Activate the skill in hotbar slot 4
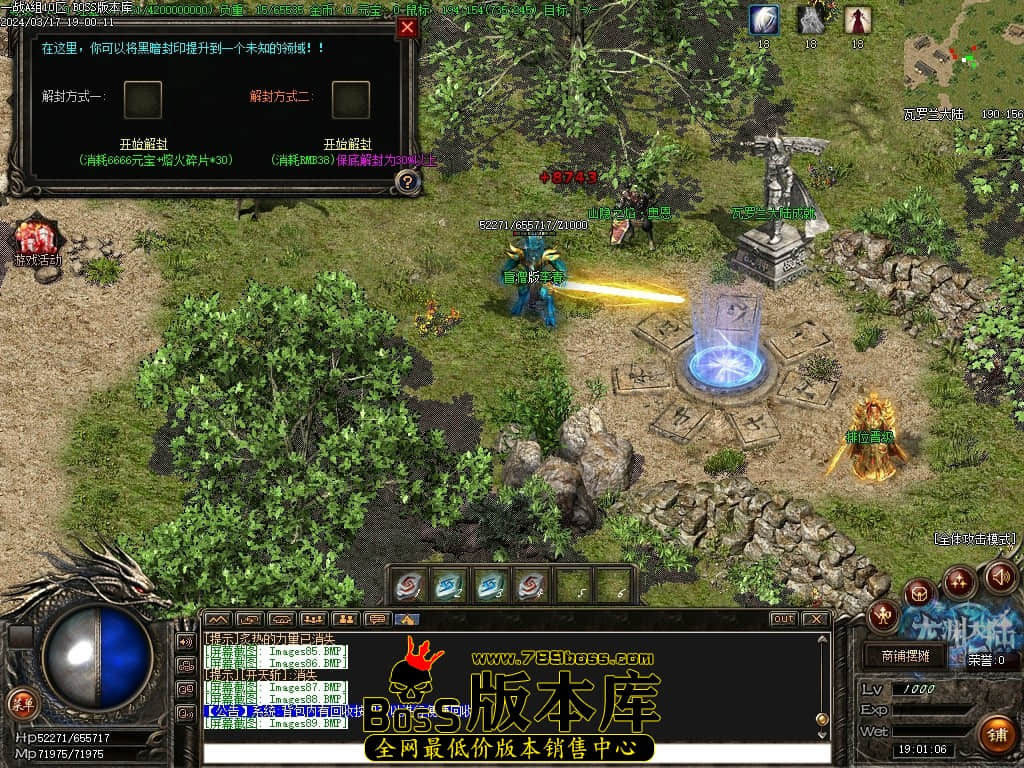Image resolution: width=1024 pixels, height=768 pixels. (531, 586)
